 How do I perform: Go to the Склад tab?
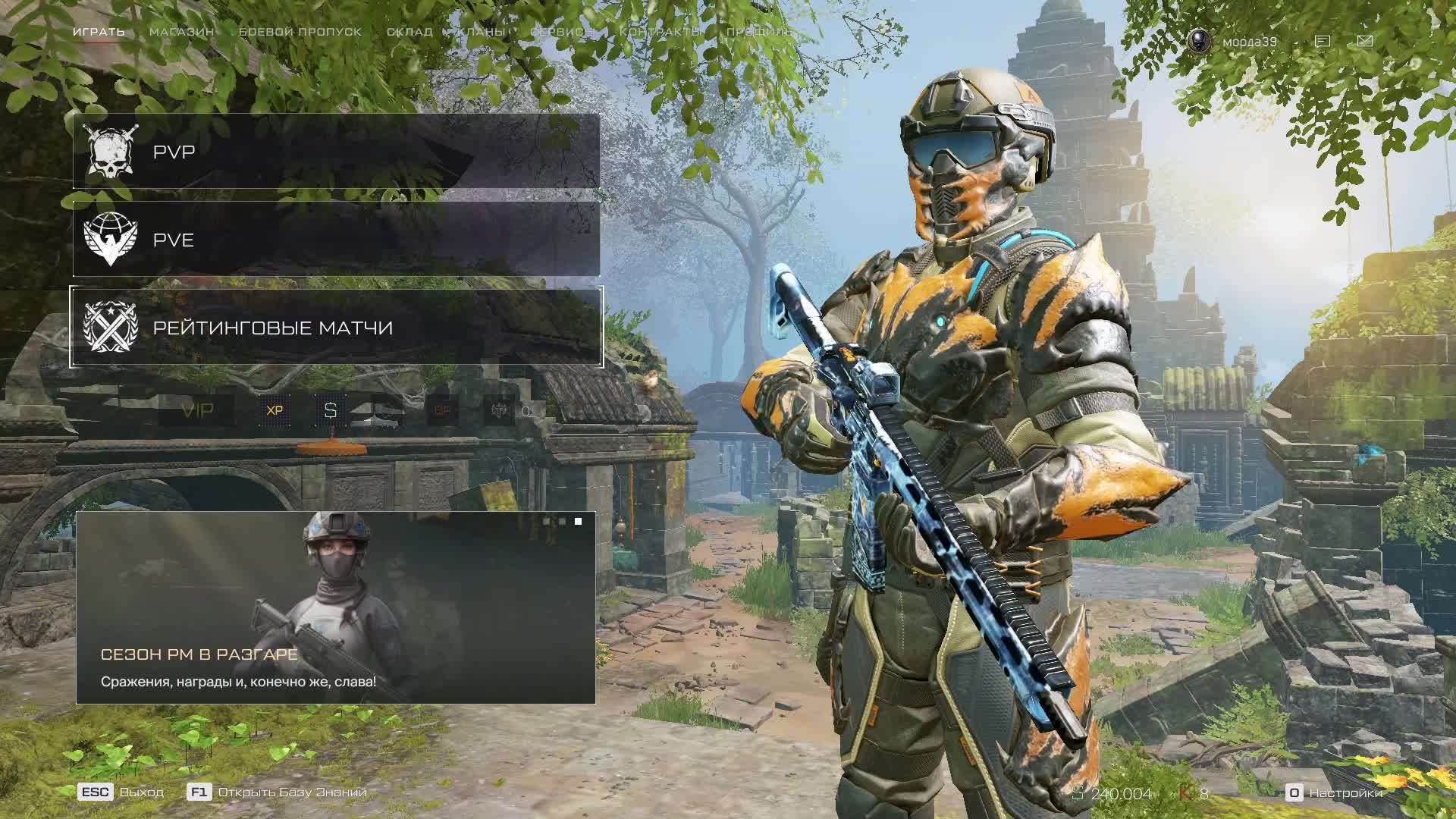click(409, 32)
